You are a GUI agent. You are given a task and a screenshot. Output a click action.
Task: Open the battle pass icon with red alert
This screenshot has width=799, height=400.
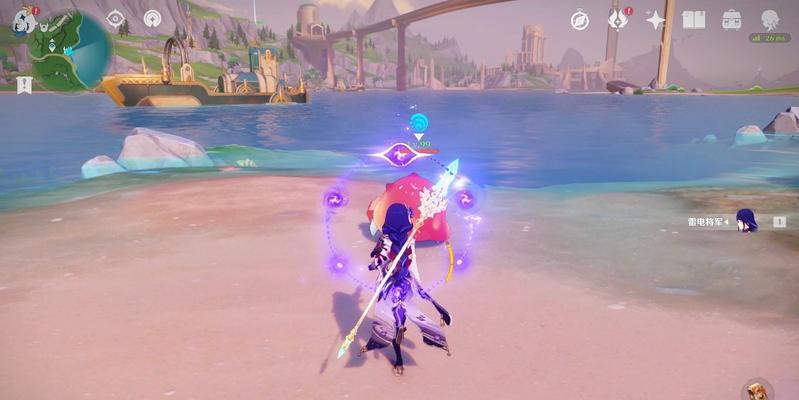tap(619, 20)
